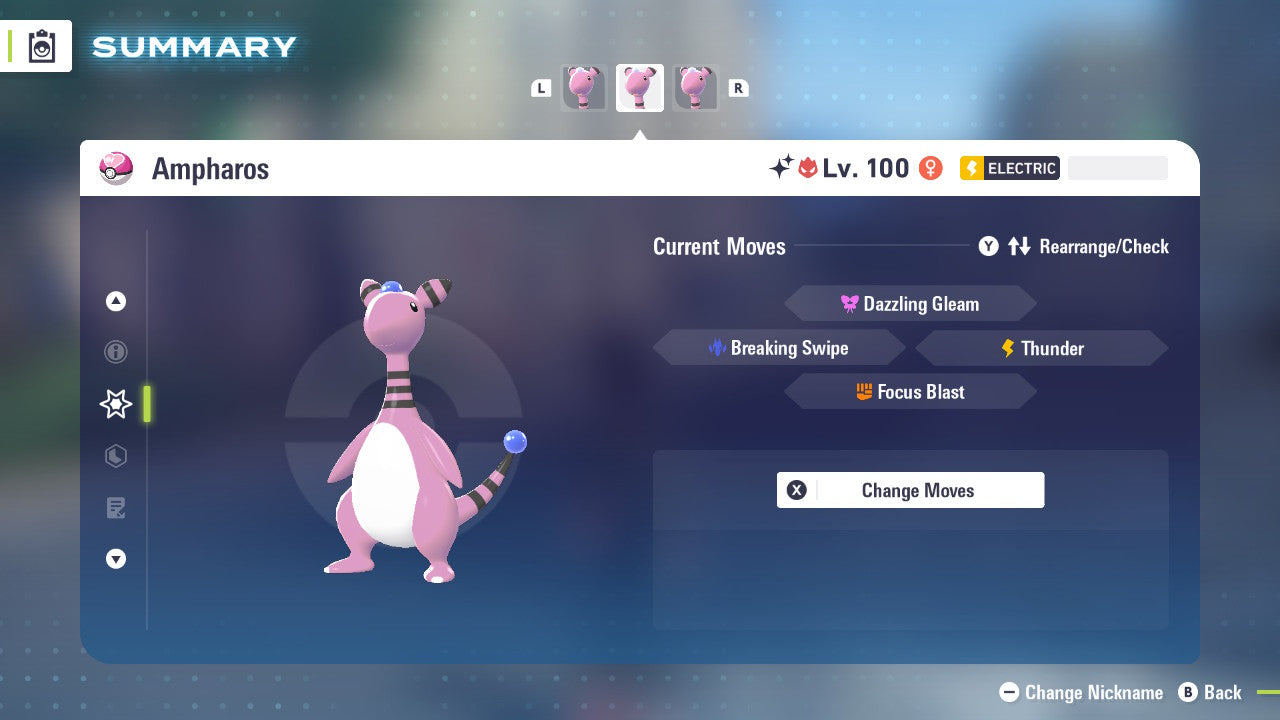This screenshot has width=1280, height=720.
Task: Choose the Thunder move
Action: [1042, 348]
